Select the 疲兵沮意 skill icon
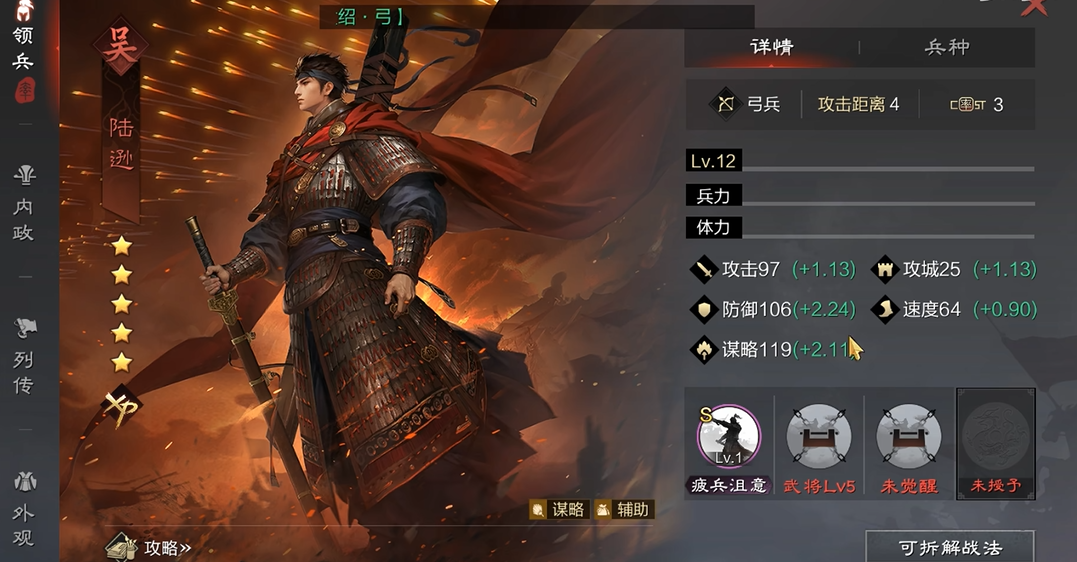This screenshot has height=562, width=1077. [729, 438]
